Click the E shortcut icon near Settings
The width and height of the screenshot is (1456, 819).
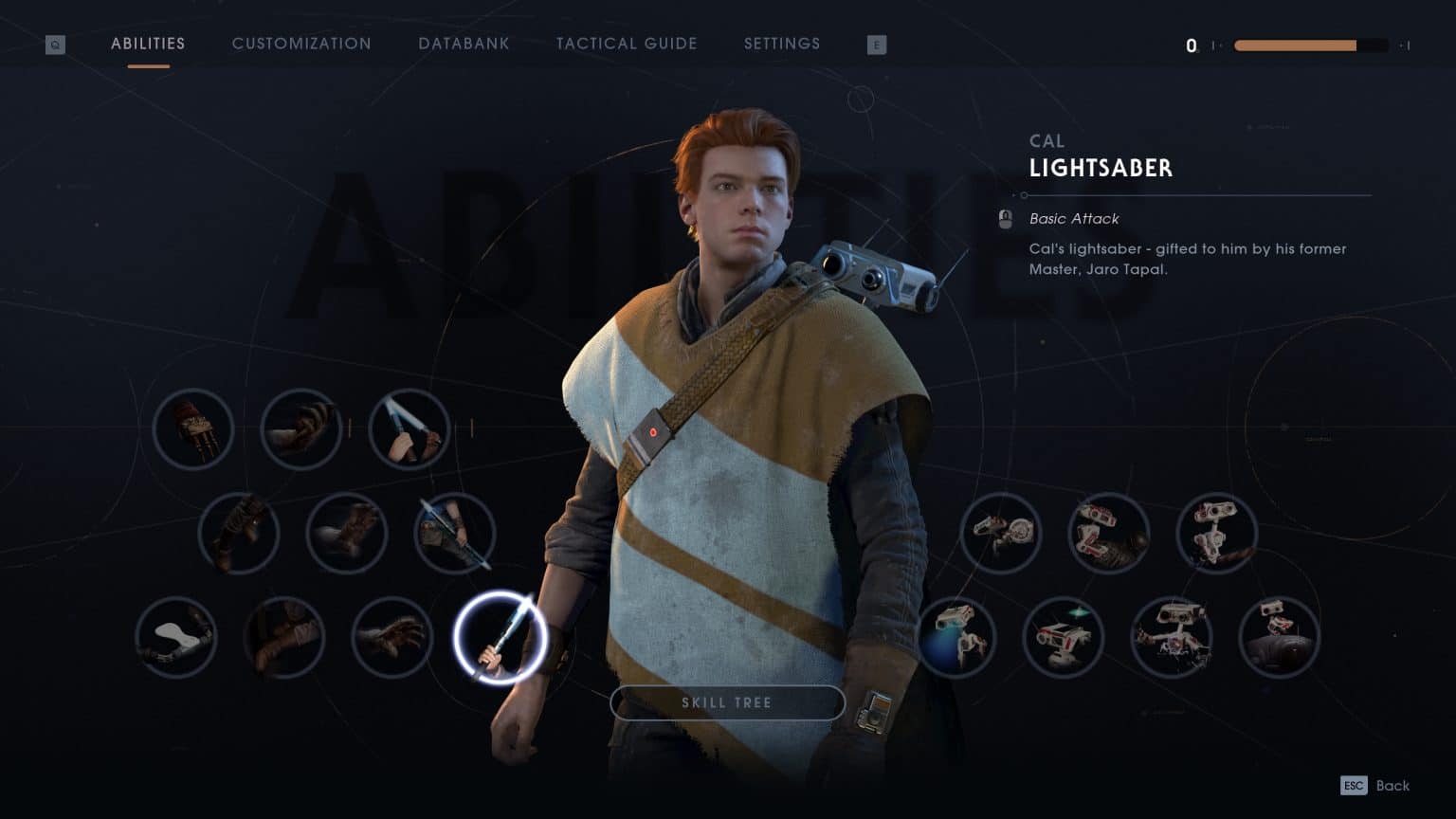pos(877,44)
